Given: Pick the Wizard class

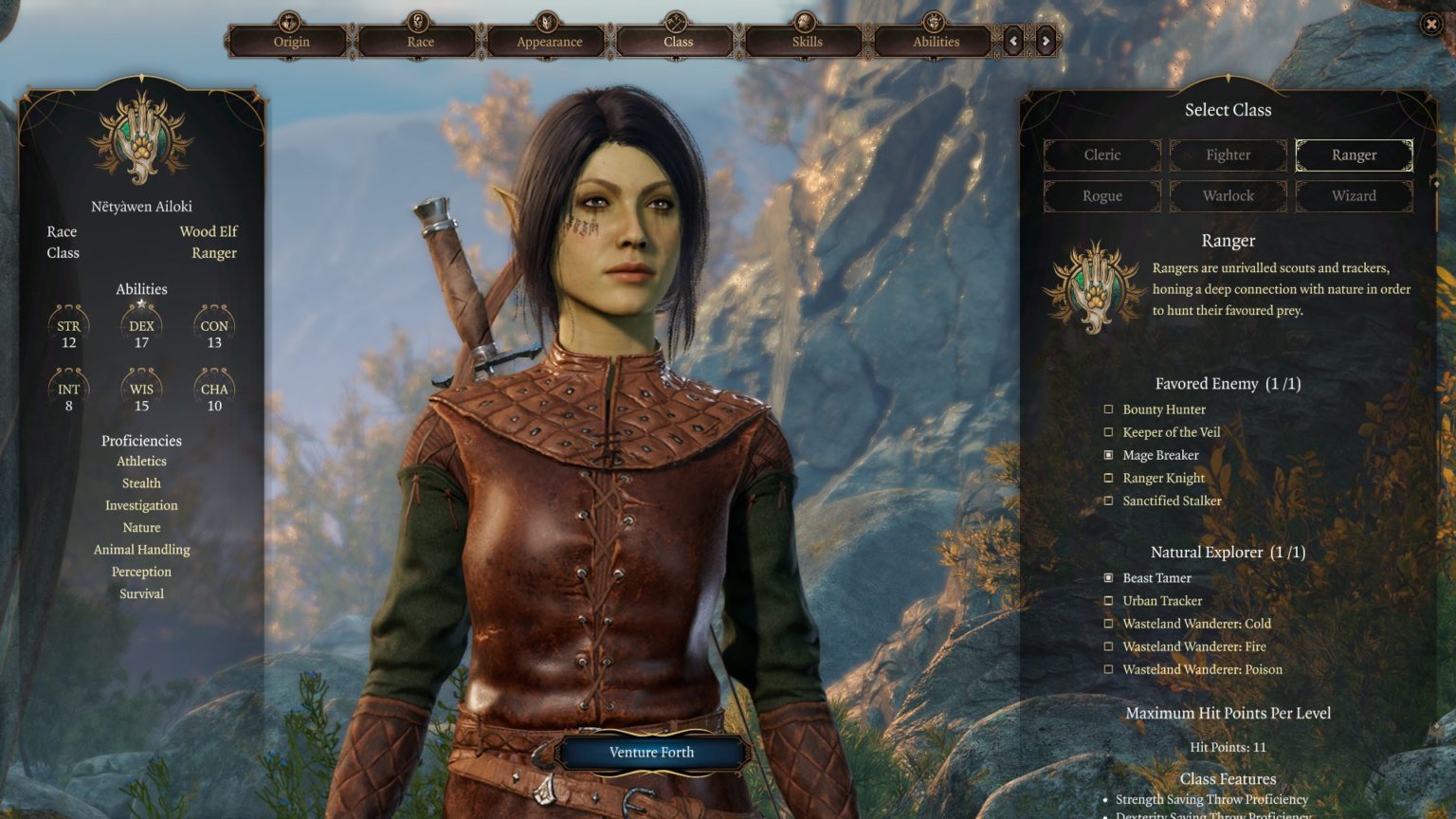Looking at the screenshot, I should coord(1354,195).
